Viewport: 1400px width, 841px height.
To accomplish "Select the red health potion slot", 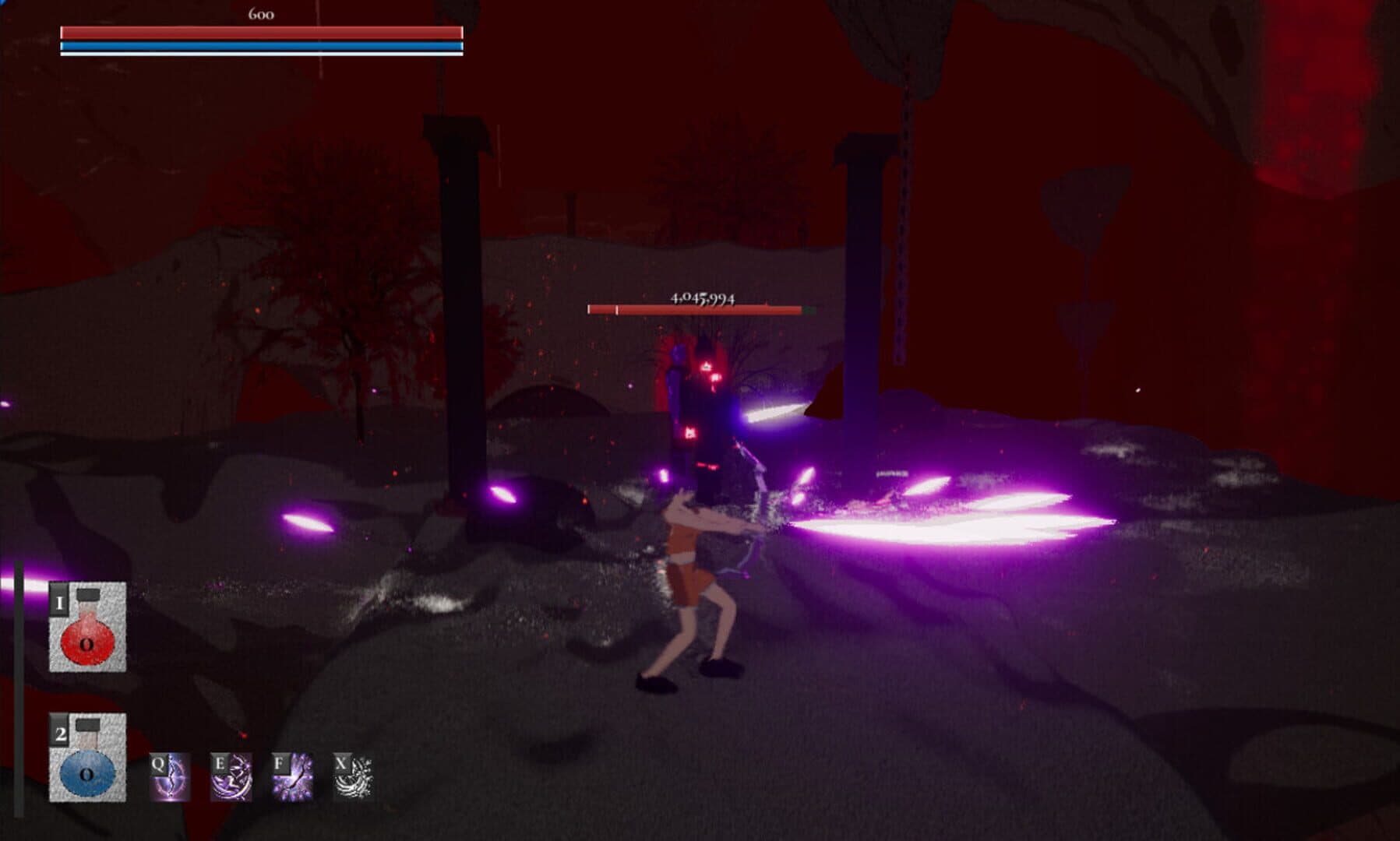I will coord(87,627).
